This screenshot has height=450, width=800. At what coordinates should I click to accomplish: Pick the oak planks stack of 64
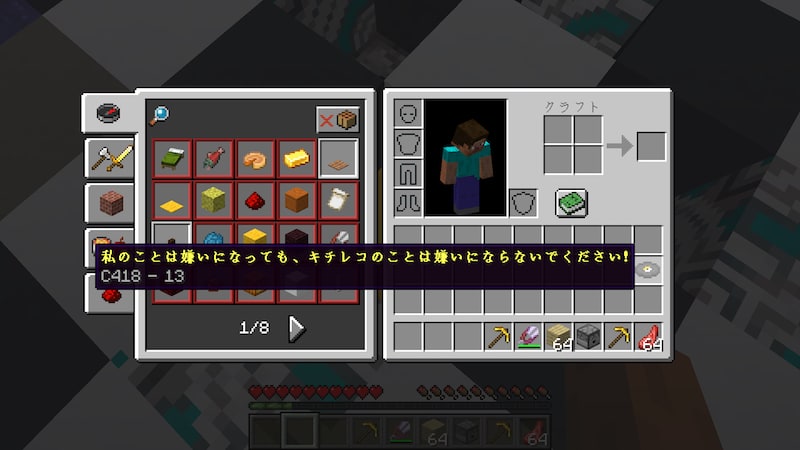pos(558,337)
